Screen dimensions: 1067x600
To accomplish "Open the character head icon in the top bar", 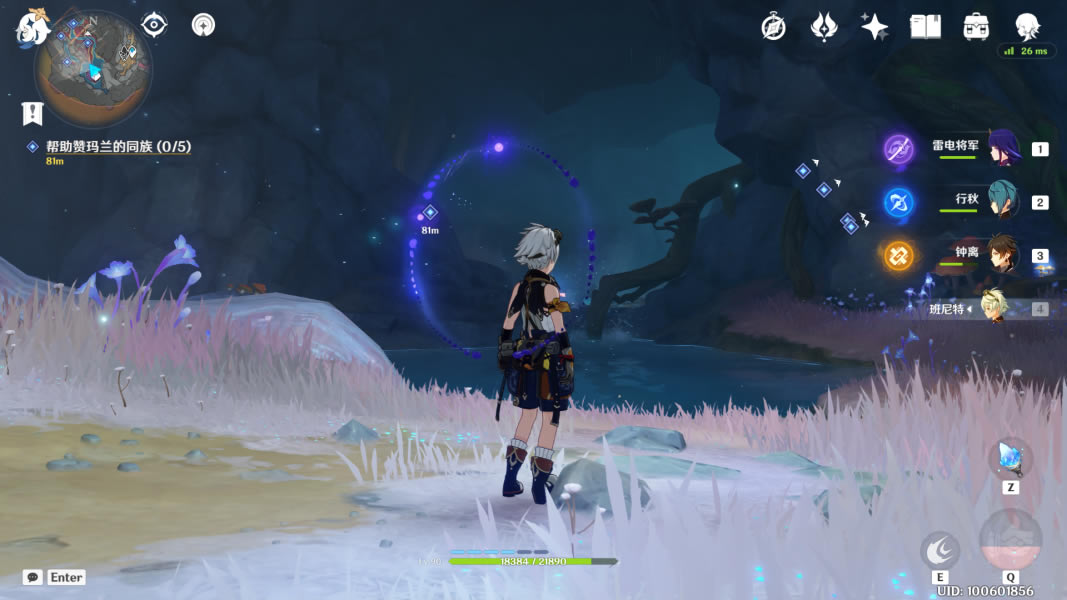I will (1027, 26).
